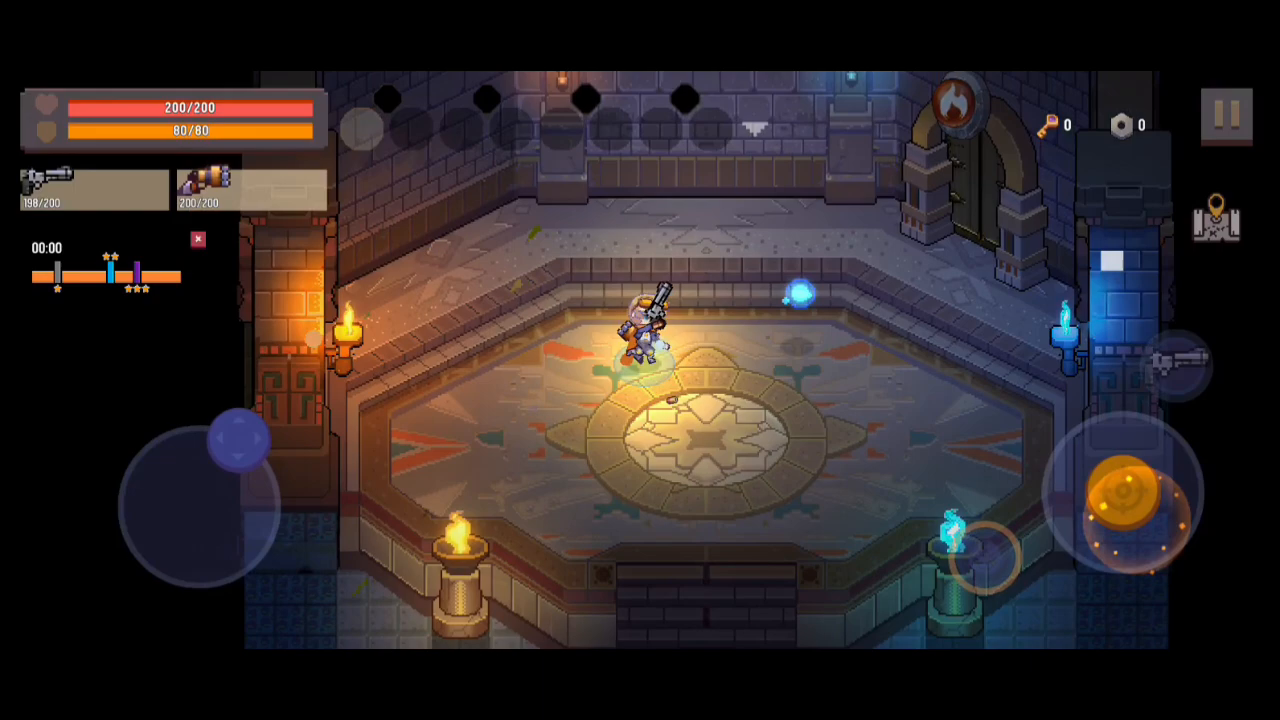Screen dimensions: 1280x720
Task: Tap the key counter icon
Action: [x=1049, y=125]
